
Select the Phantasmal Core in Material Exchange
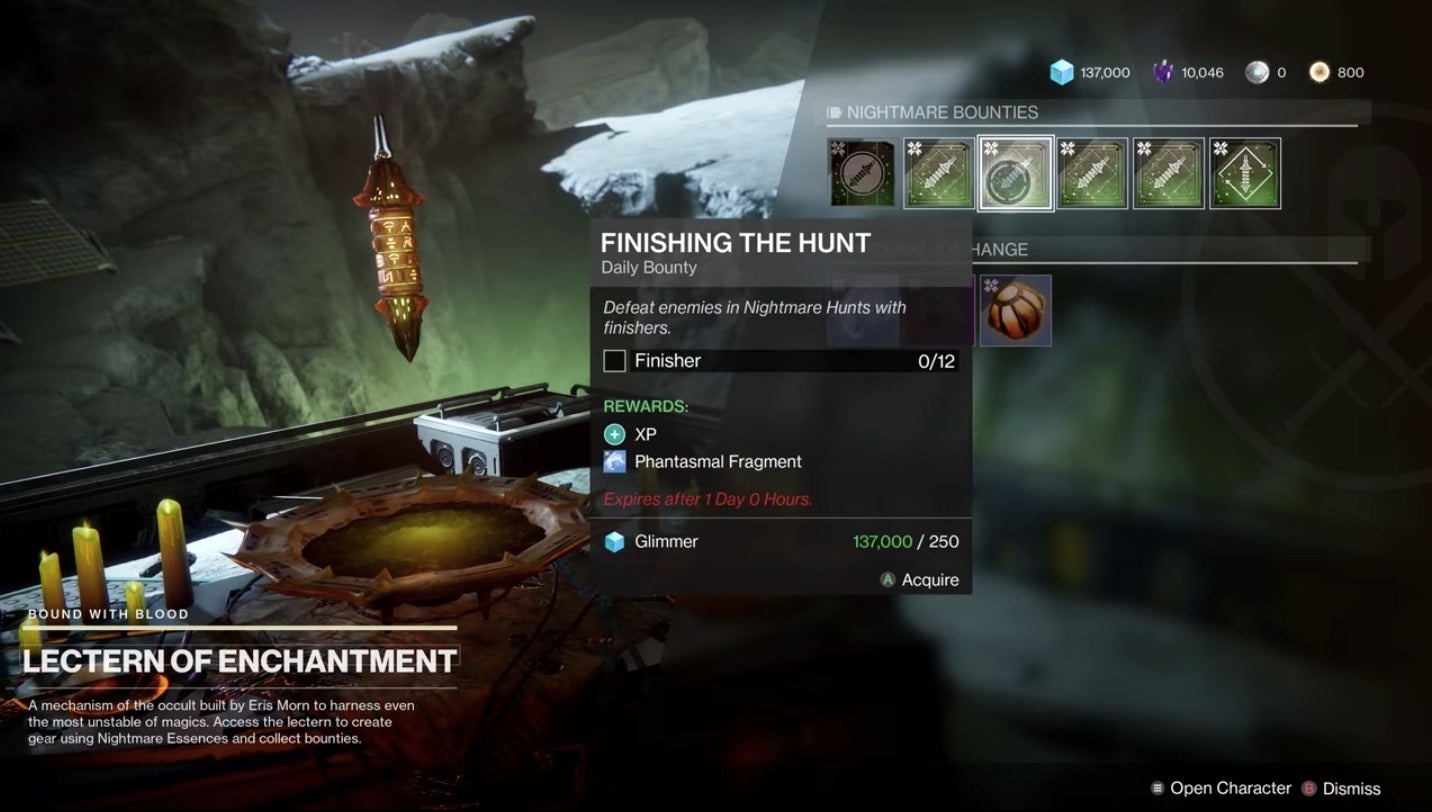click(1016, 311)
